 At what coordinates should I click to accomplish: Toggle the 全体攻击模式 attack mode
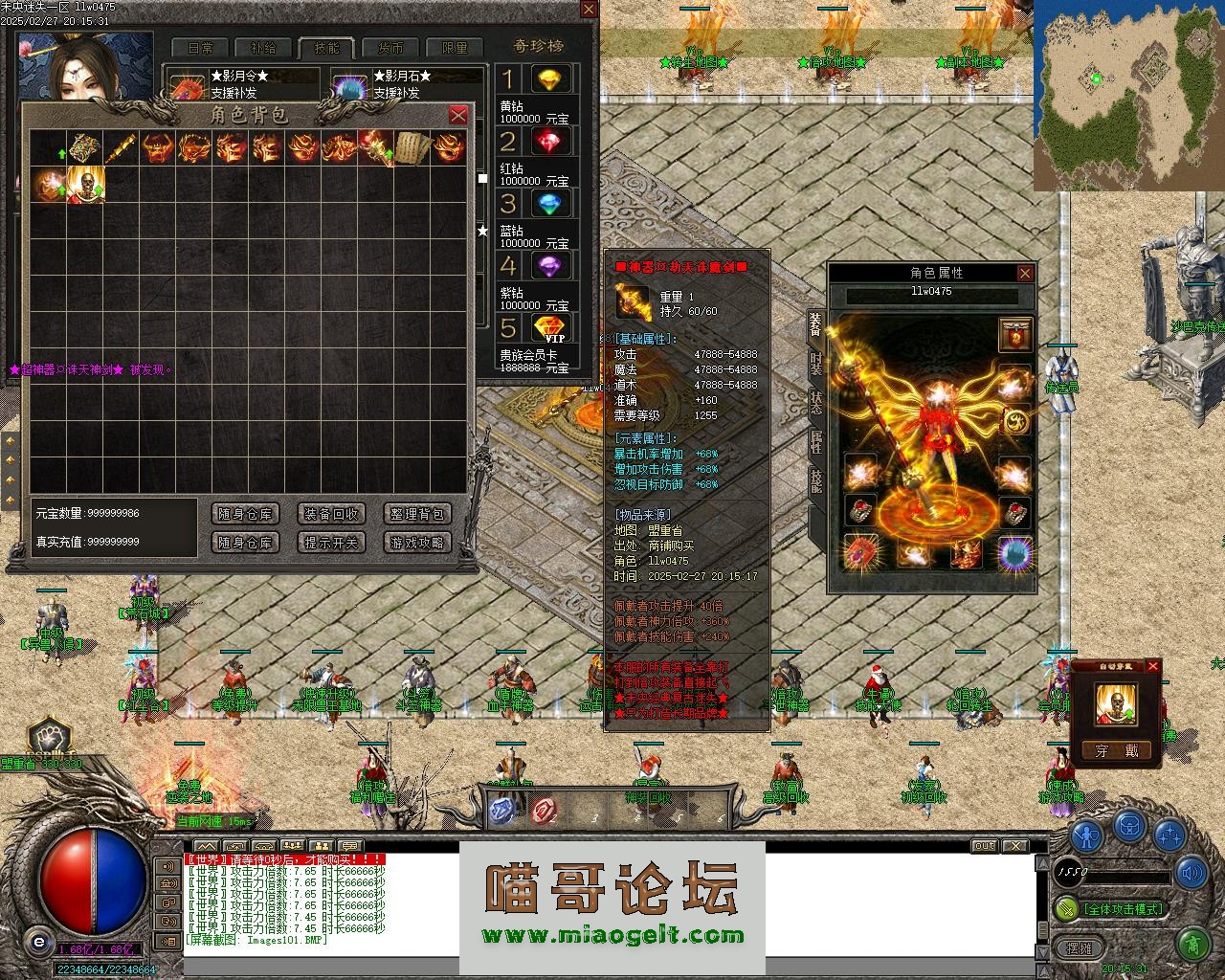click(x=1121, y=908)
